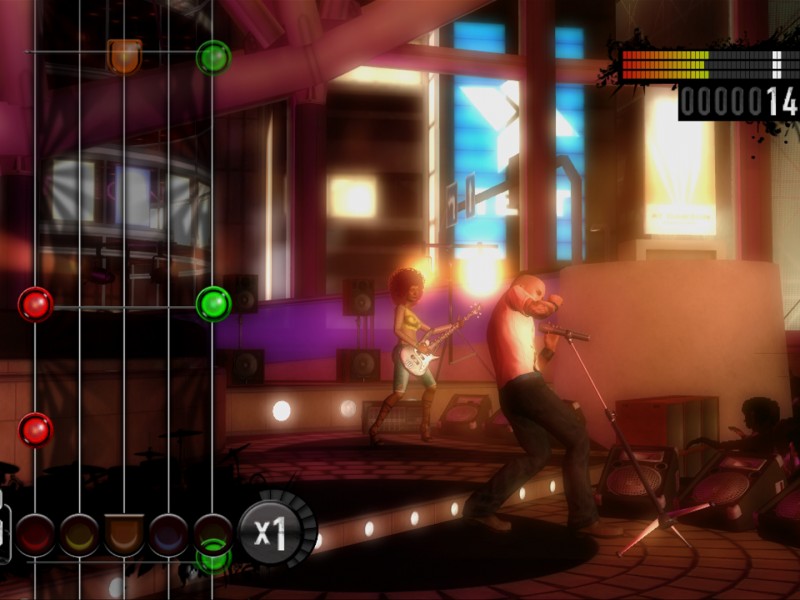
Task: Hit the yellow fret target button
Action: pyautogui.click(x=80, y=534)
